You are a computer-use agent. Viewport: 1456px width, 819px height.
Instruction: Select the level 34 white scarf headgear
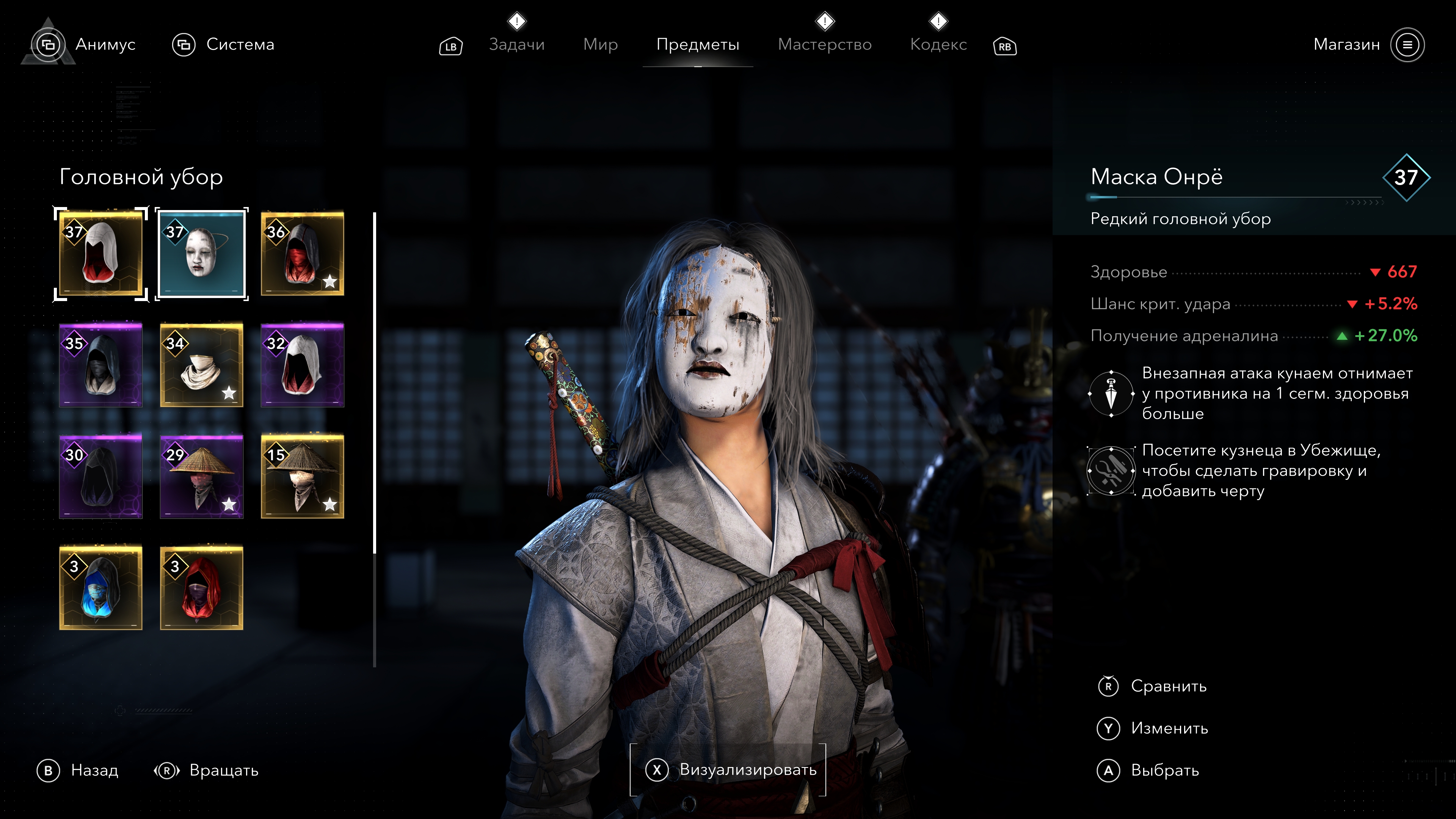[201, 365]
